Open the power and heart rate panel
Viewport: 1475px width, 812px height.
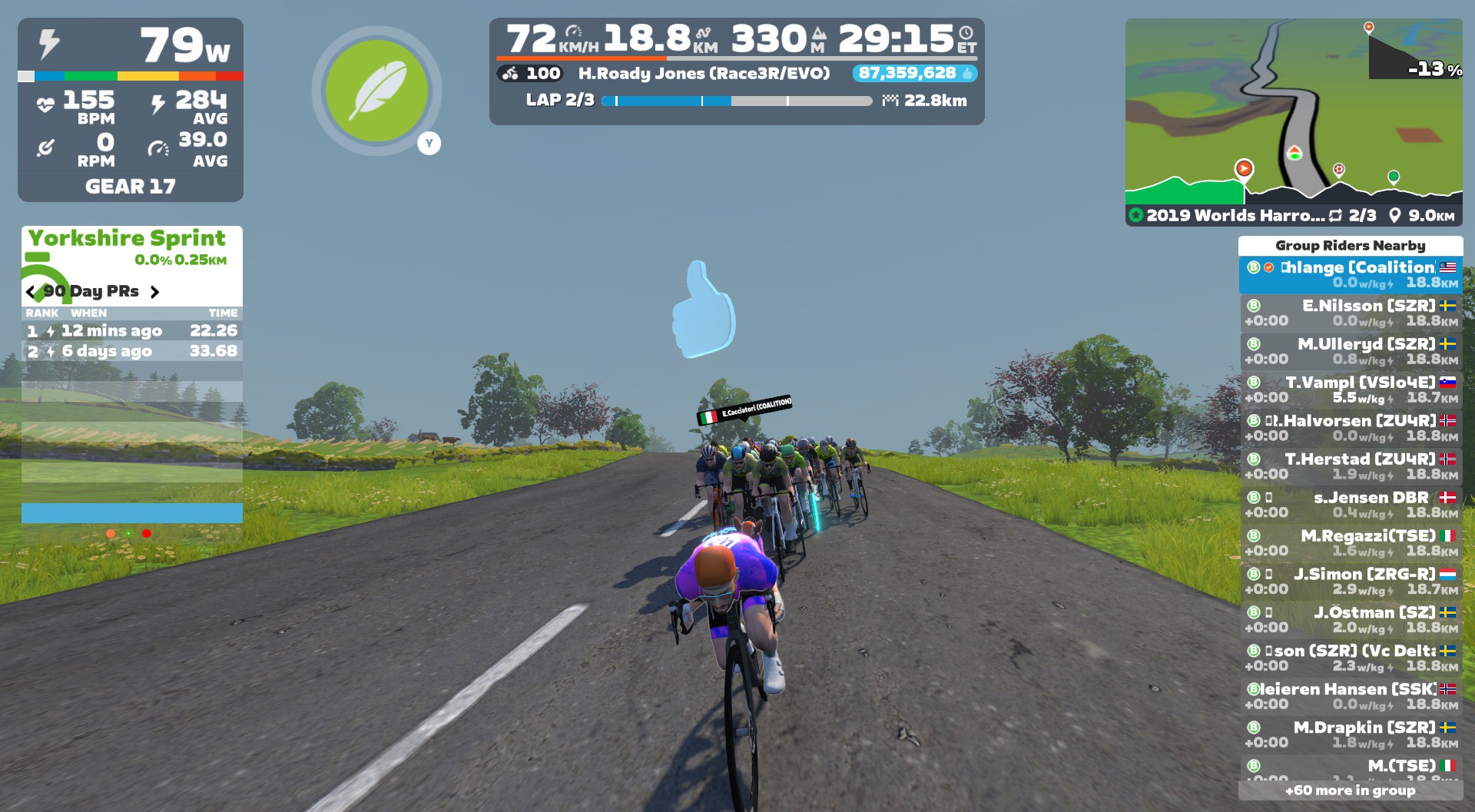pos(131,110)
